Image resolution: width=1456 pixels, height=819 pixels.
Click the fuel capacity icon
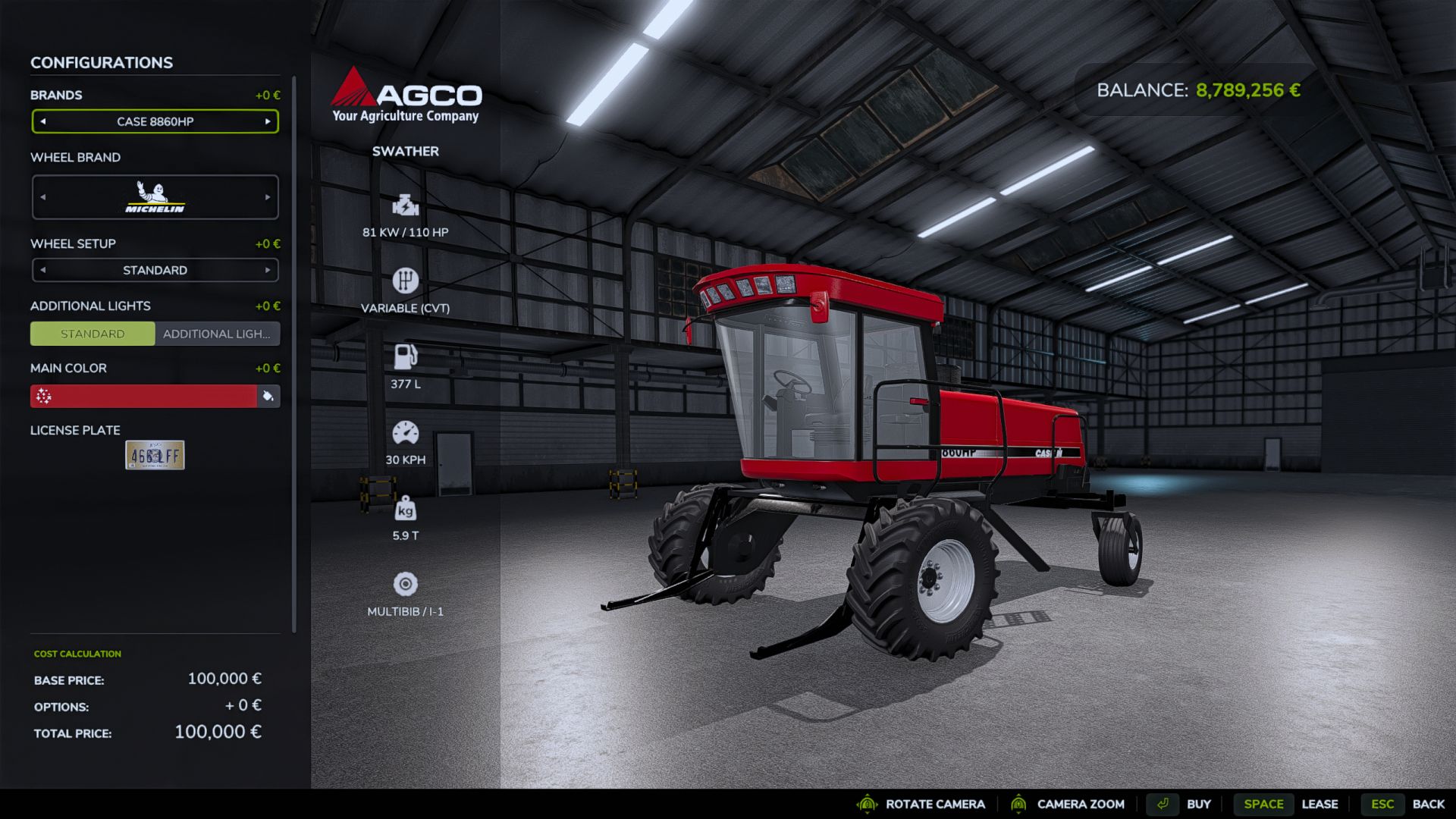click(406, 357)
